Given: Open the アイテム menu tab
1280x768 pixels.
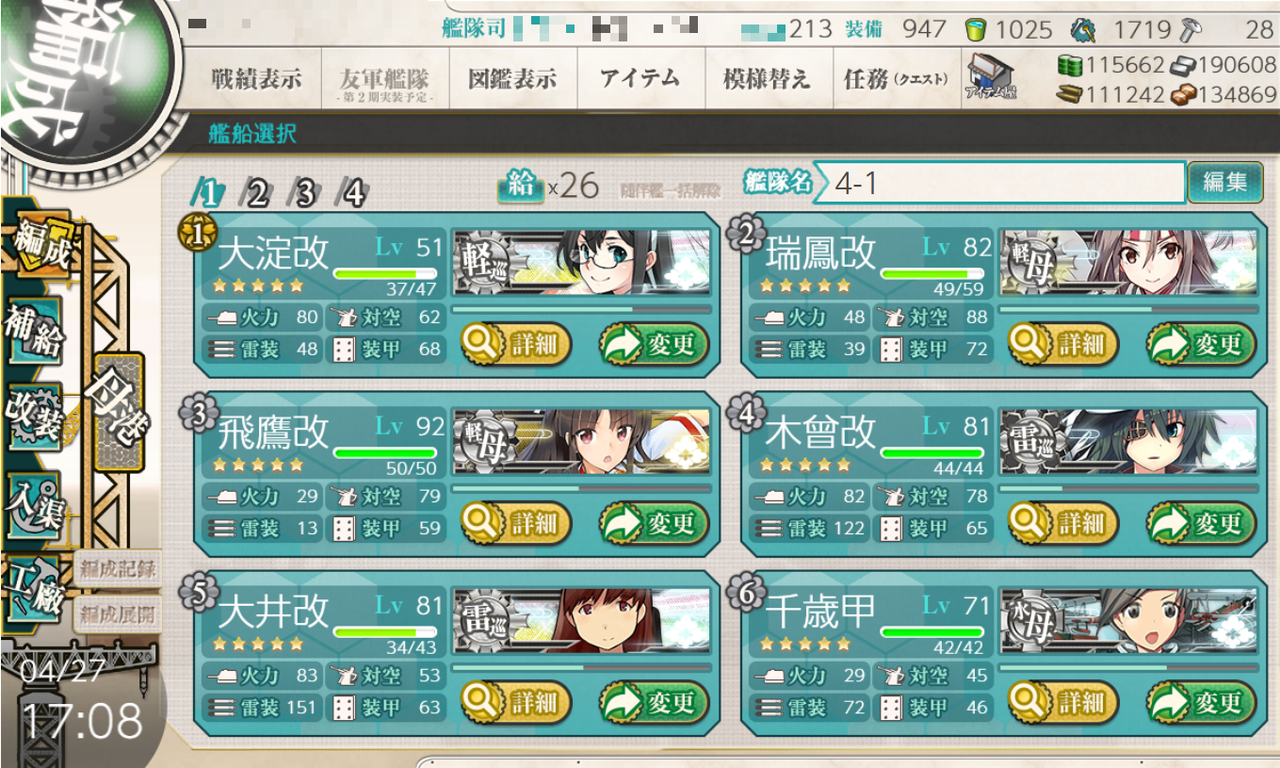Looking at the screenshot, I should 640,77.
